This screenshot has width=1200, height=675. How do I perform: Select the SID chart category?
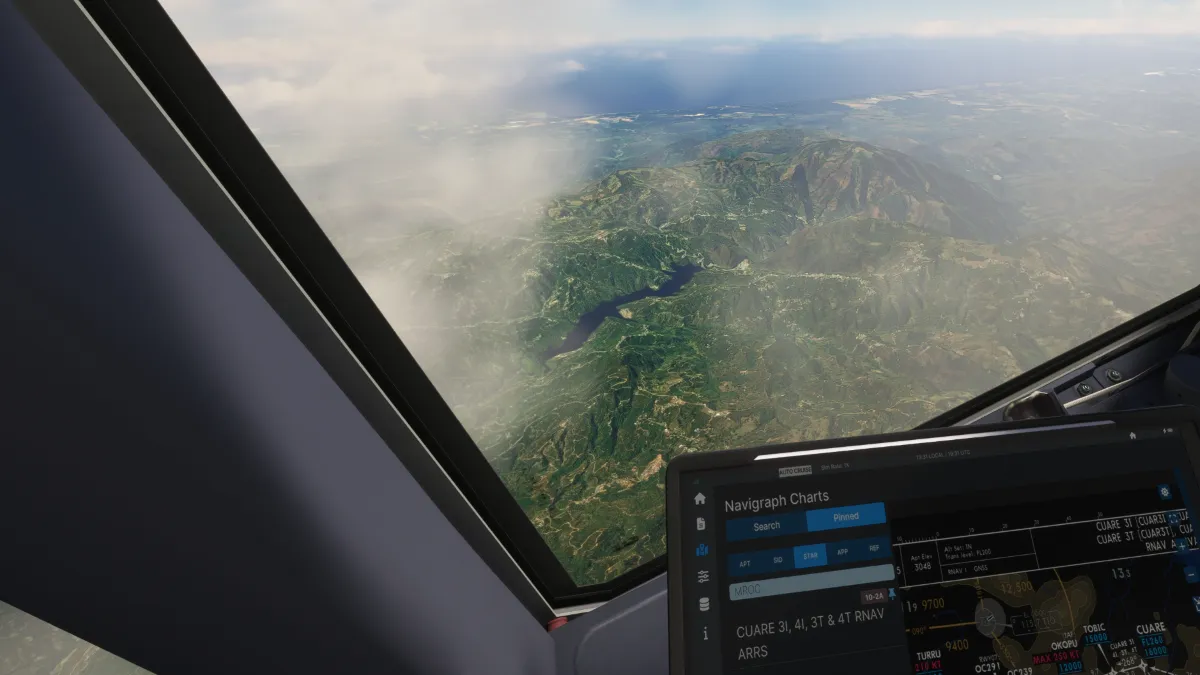pyautogui.click(x=777, y=560)
